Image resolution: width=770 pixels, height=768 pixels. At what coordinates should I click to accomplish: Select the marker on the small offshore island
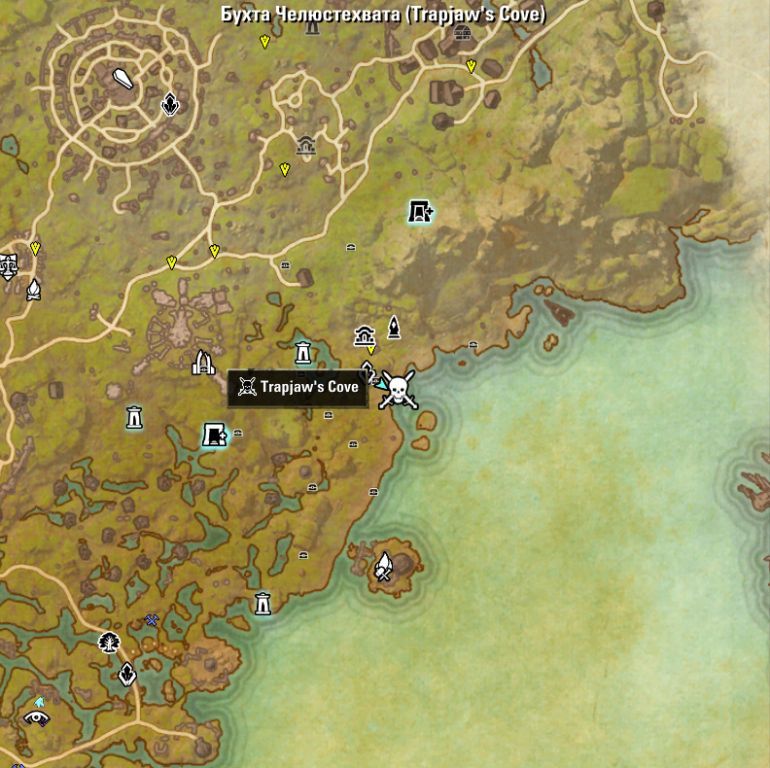coord(383,568)
